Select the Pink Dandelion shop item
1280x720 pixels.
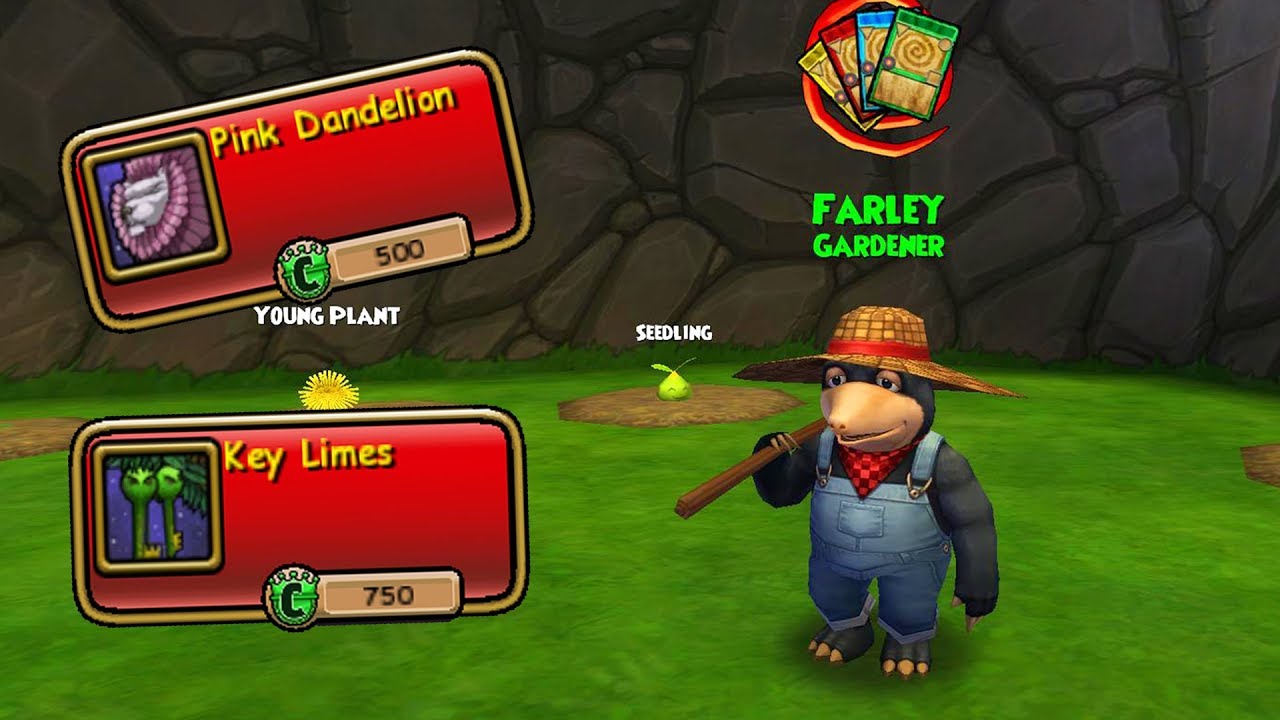click(297, 190)
